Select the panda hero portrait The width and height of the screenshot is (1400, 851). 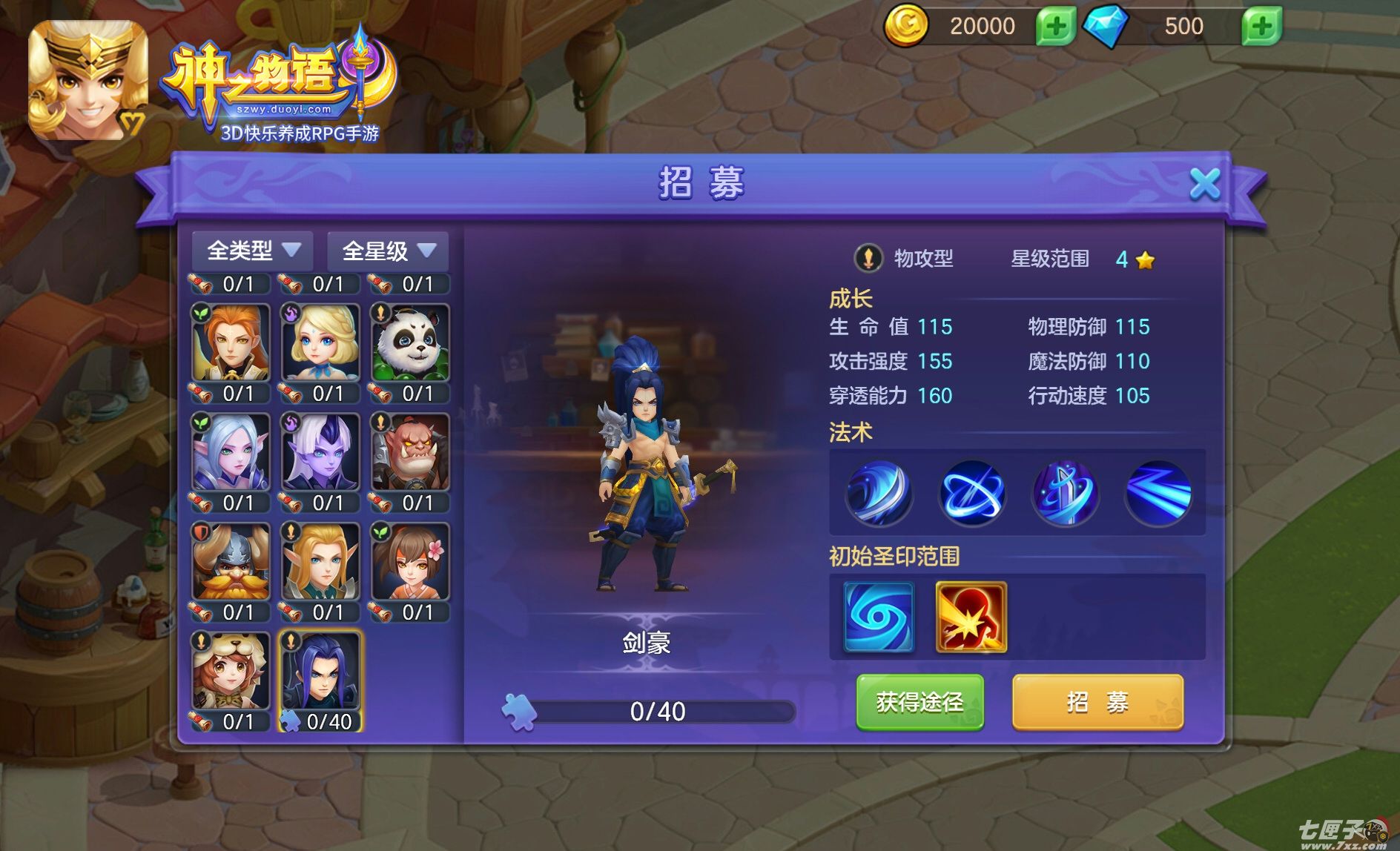[x=410, y=342]
